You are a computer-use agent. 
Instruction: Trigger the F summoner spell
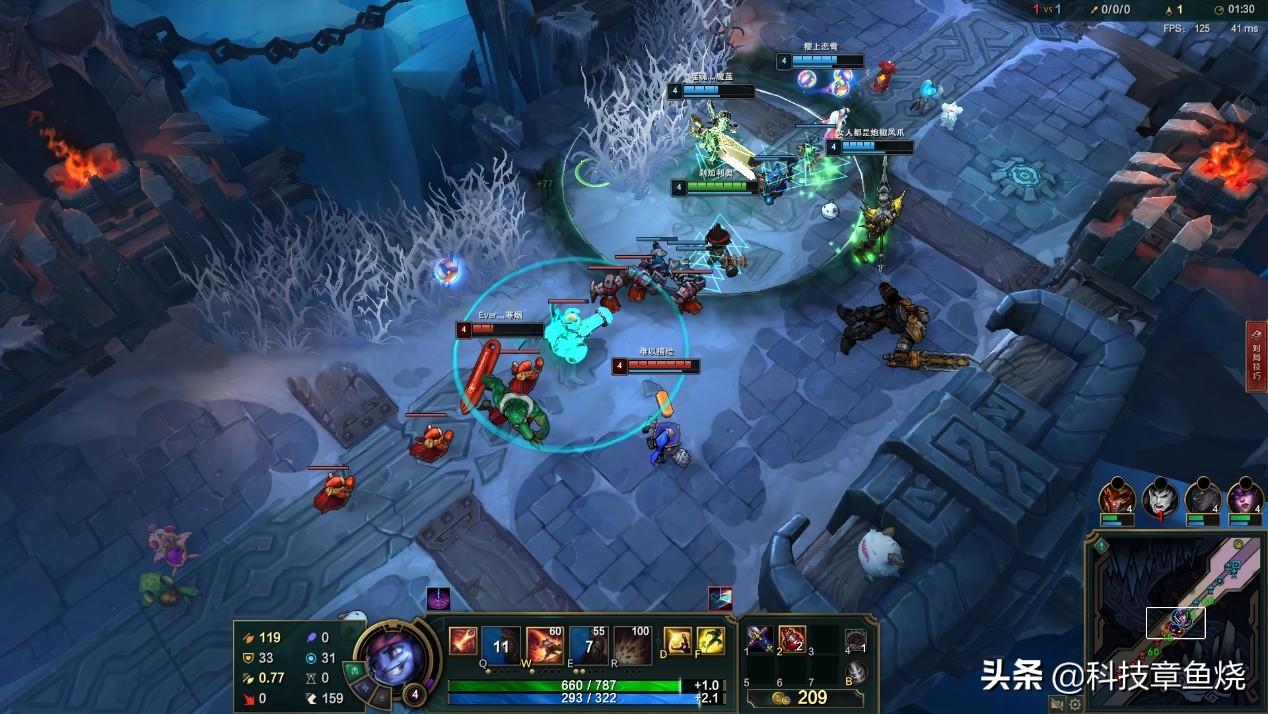click(710, 641)
